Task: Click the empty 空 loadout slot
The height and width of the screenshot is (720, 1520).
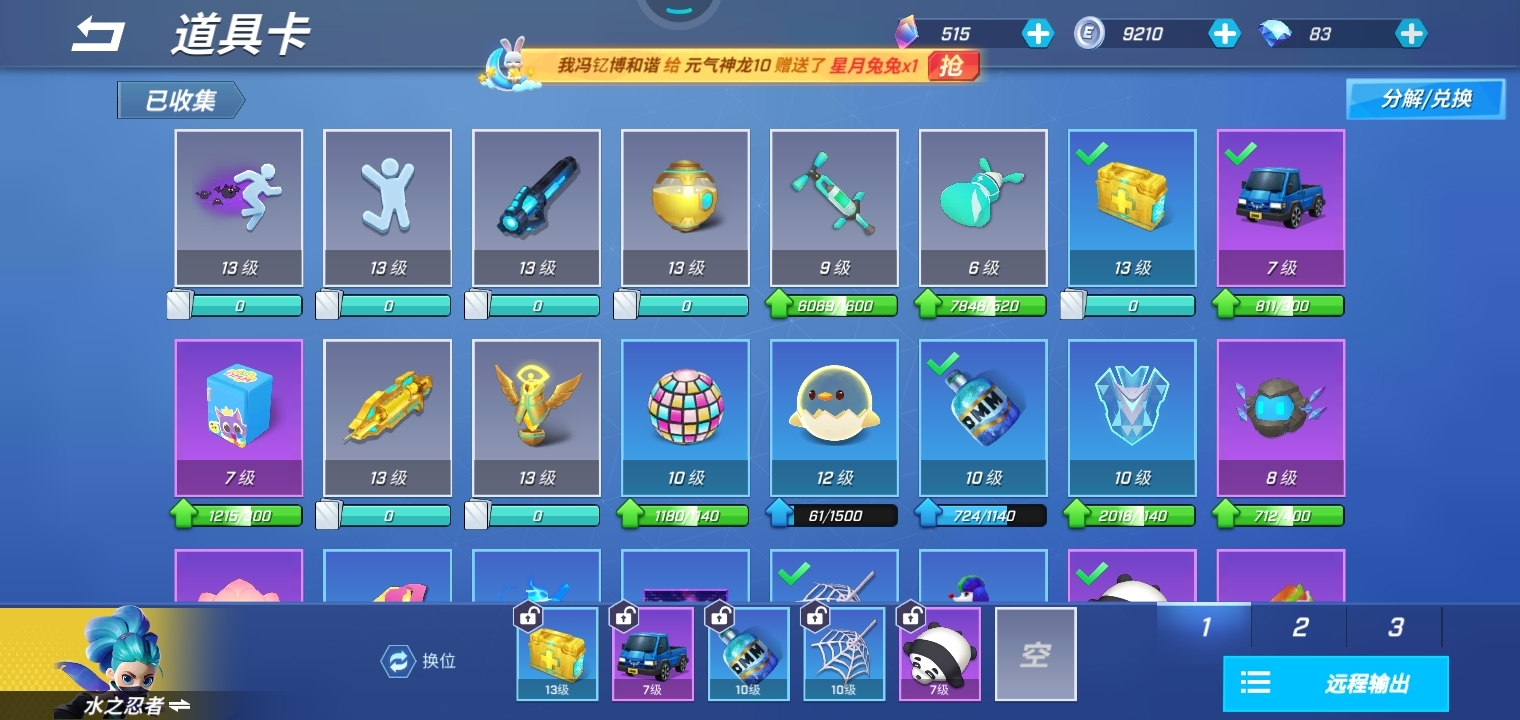Action: [1035, 654]
